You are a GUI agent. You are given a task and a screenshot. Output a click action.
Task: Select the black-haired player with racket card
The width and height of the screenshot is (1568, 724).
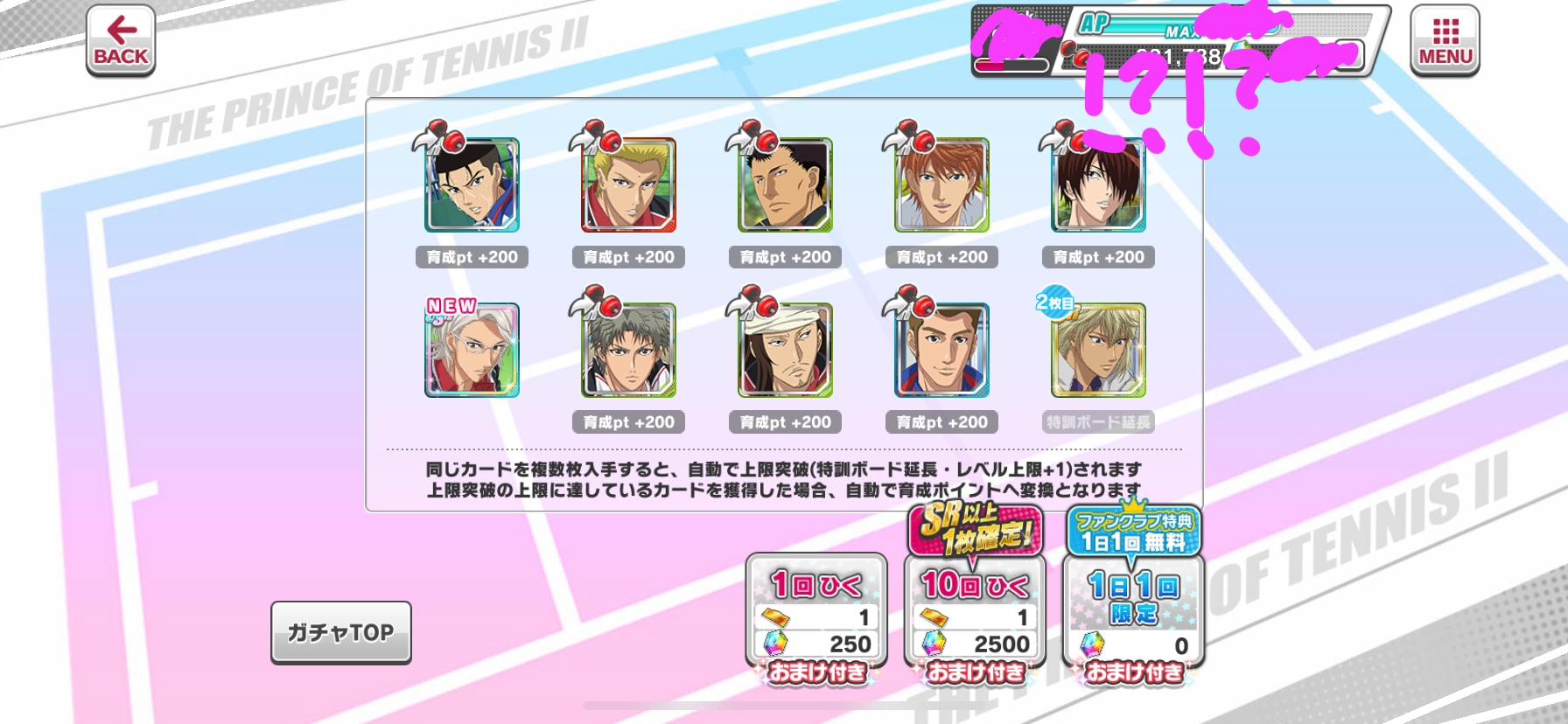(x=472, y=184)
